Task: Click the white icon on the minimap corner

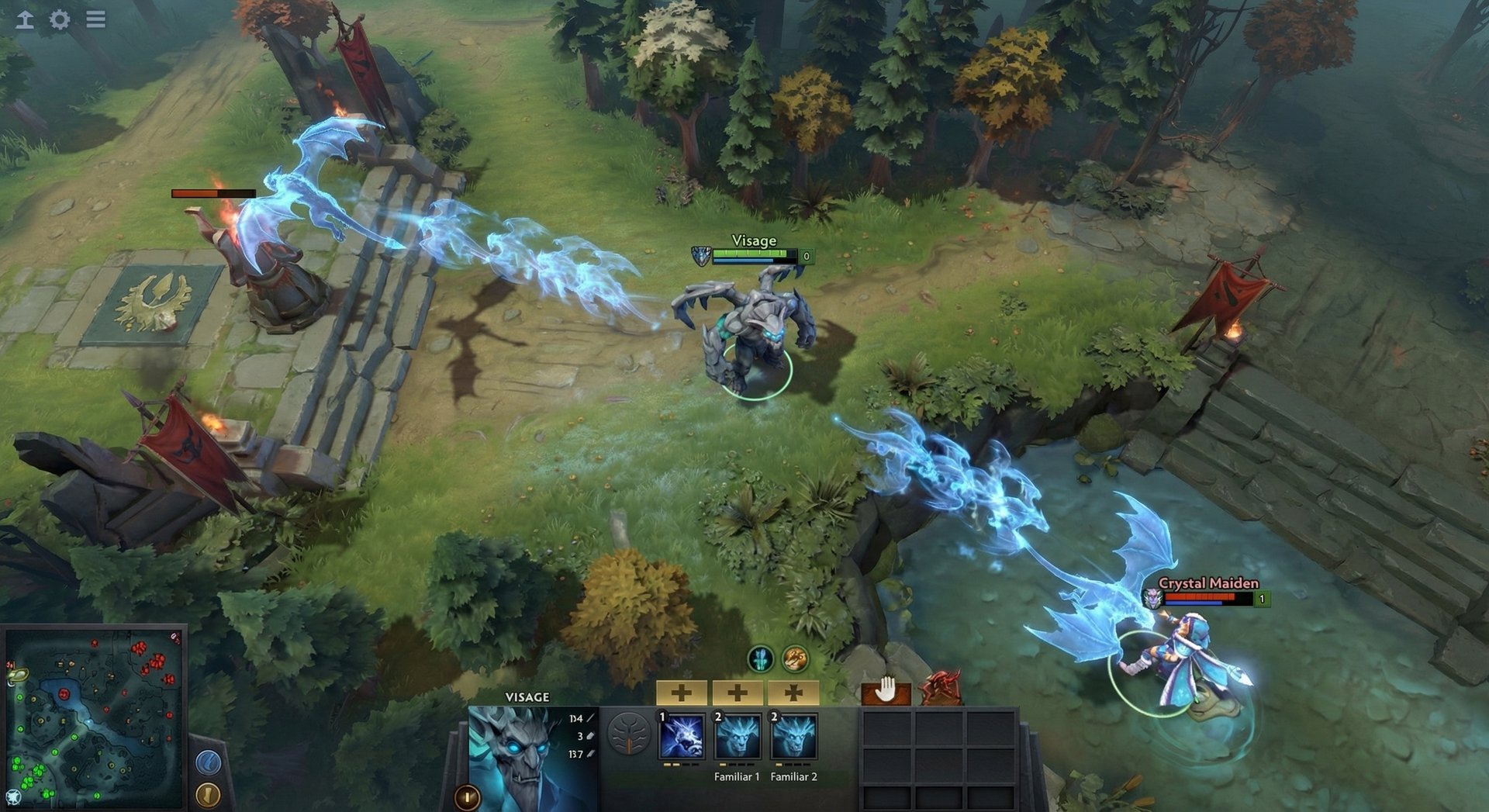Action: tap(14, 796)
